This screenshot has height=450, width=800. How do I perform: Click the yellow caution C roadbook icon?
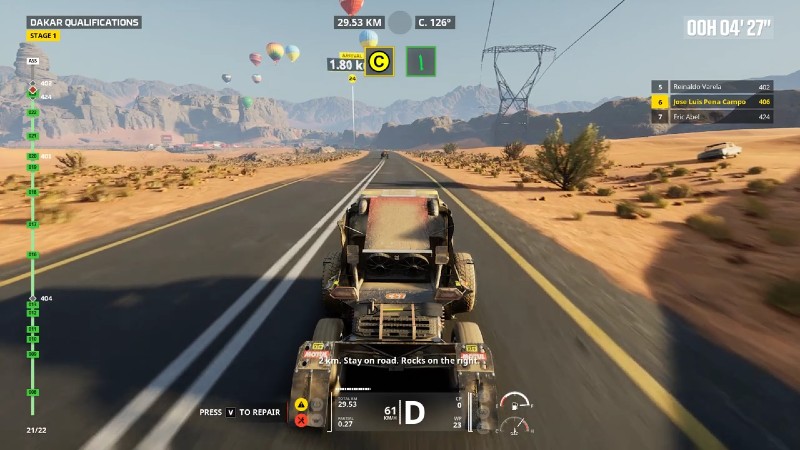tap(378, 62)
